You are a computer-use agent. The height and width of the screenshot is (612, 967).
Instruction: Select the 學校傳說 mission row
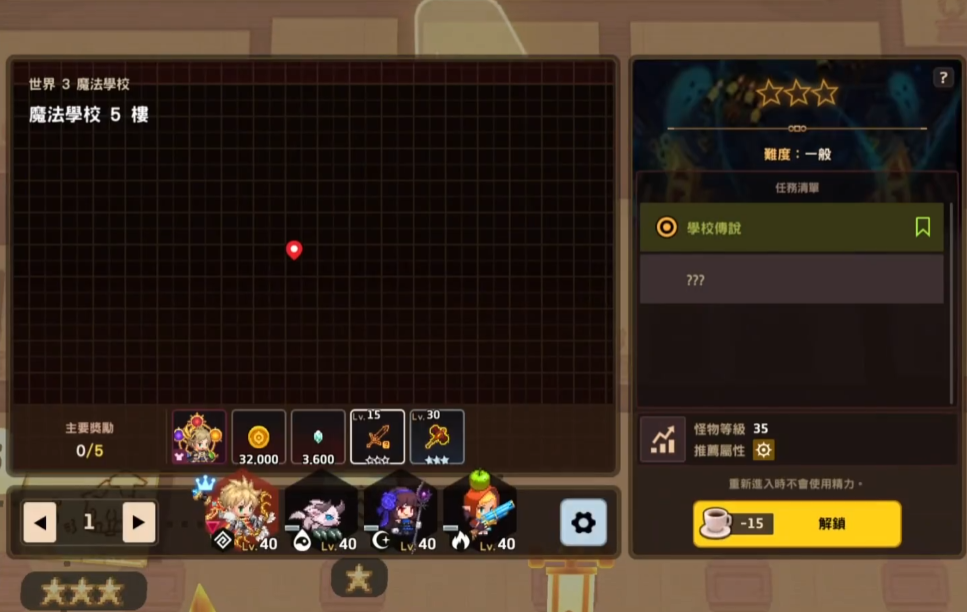(x=780, y=228)
